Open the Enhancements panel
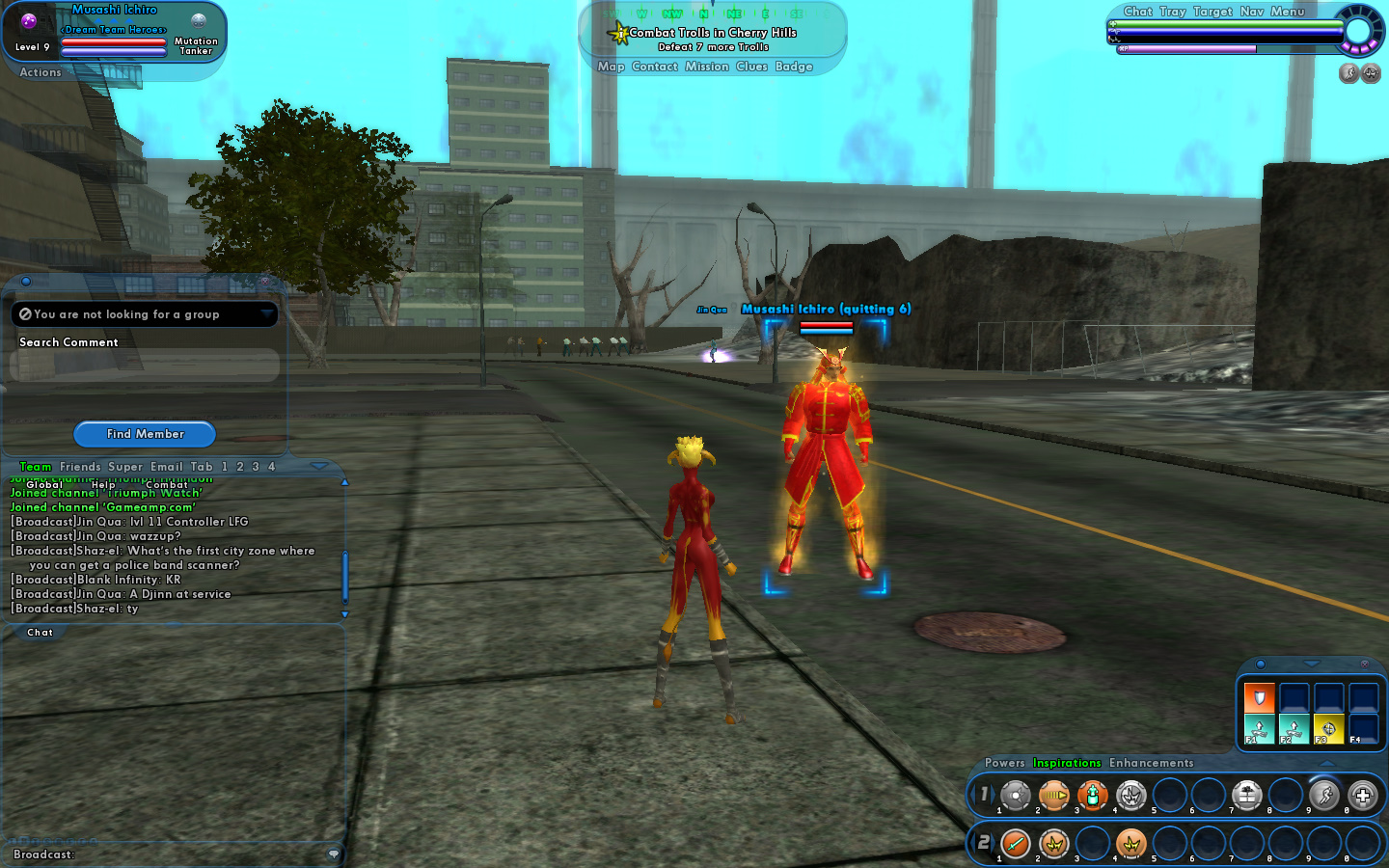Screen dimensions: 1389x868 (1151, 763)
